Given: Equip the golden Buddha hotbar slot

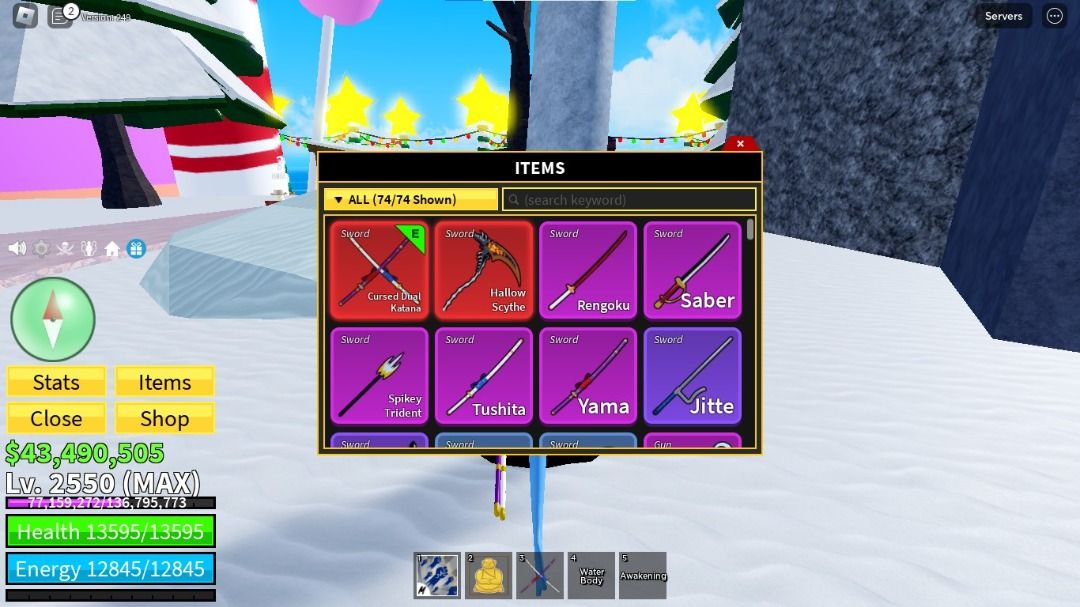Looking at the screenshot, I should (489, 576).
